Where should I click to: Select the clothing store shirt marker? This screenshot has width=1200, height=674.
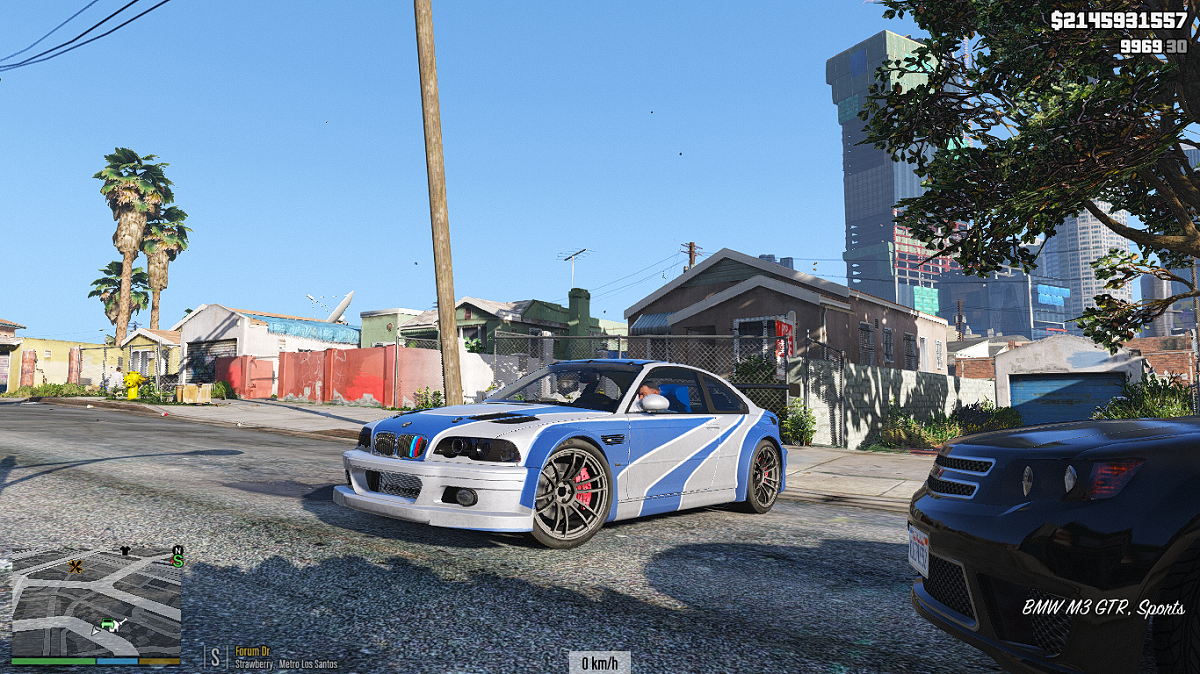(124, 550)
